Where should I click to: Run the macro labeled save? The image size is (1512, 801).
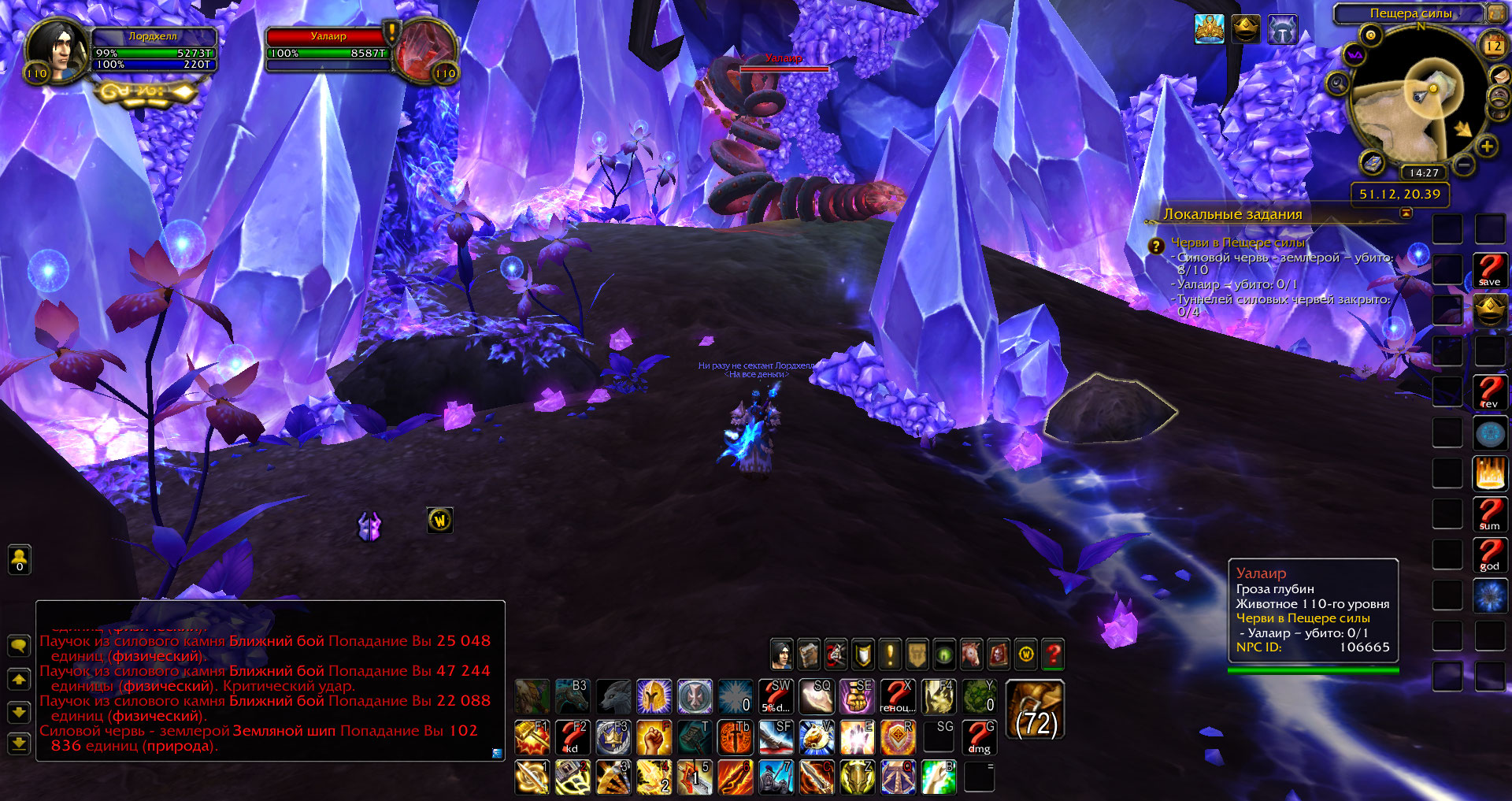click(1489, 270)
